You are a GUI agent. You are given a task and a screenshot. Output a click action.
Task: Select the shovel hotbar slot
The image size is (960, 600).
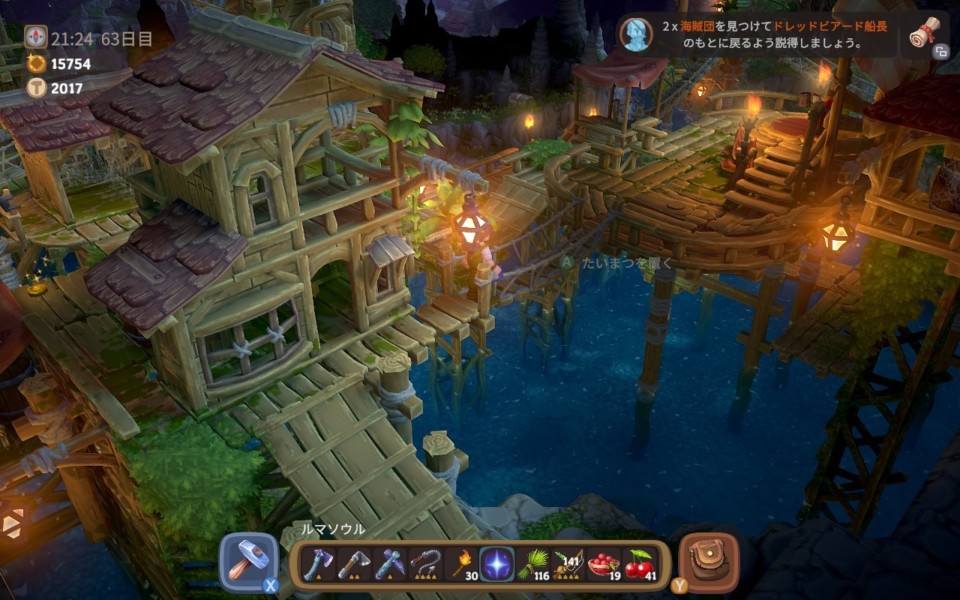coord(354,563)
